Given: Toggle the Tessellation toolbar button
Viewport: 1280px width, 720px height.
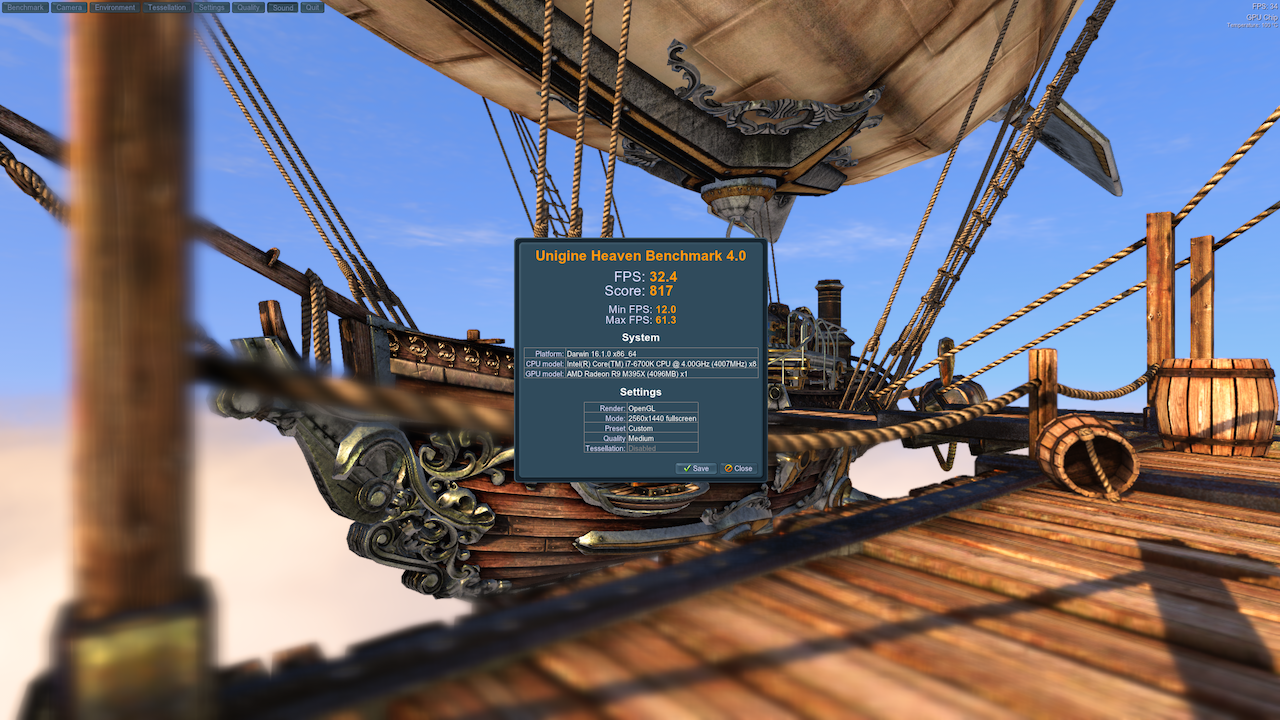Looking at the screenshot, I should (166, 7).
